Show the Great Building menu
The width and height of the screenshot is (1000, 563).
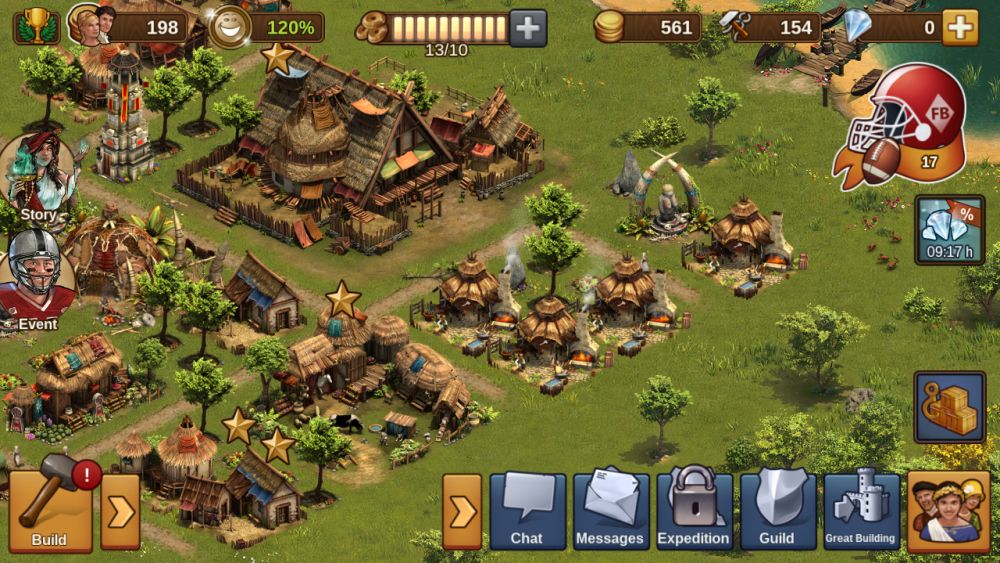coord(860,511)
